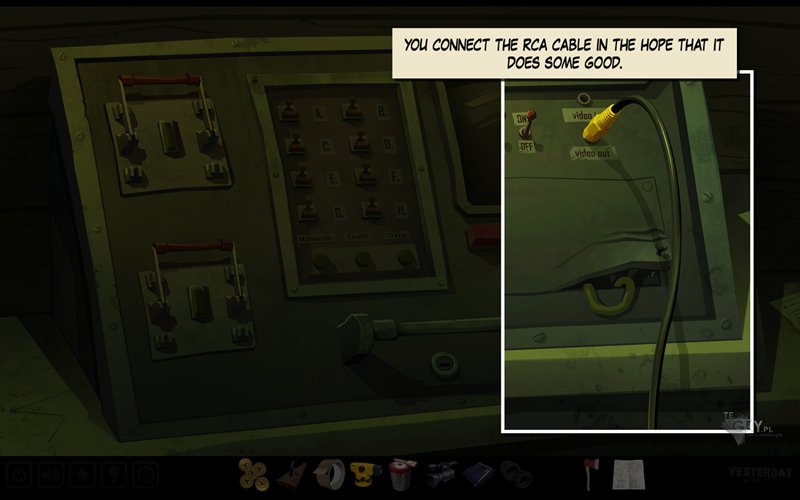Image resolution: width=800 pixels, height=500 pixels.
Task: Select the gold coins inventory item
Action: [x=254, y=473]
